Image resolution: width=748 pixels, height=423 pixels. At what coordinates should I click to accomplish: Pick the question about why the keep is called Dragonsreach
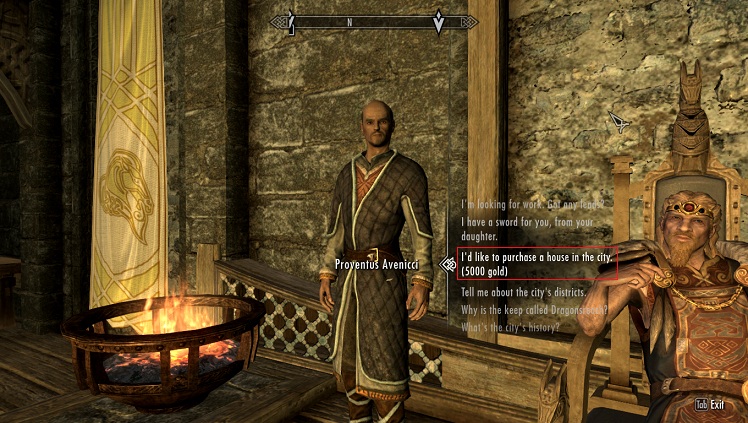click(533, 310)
